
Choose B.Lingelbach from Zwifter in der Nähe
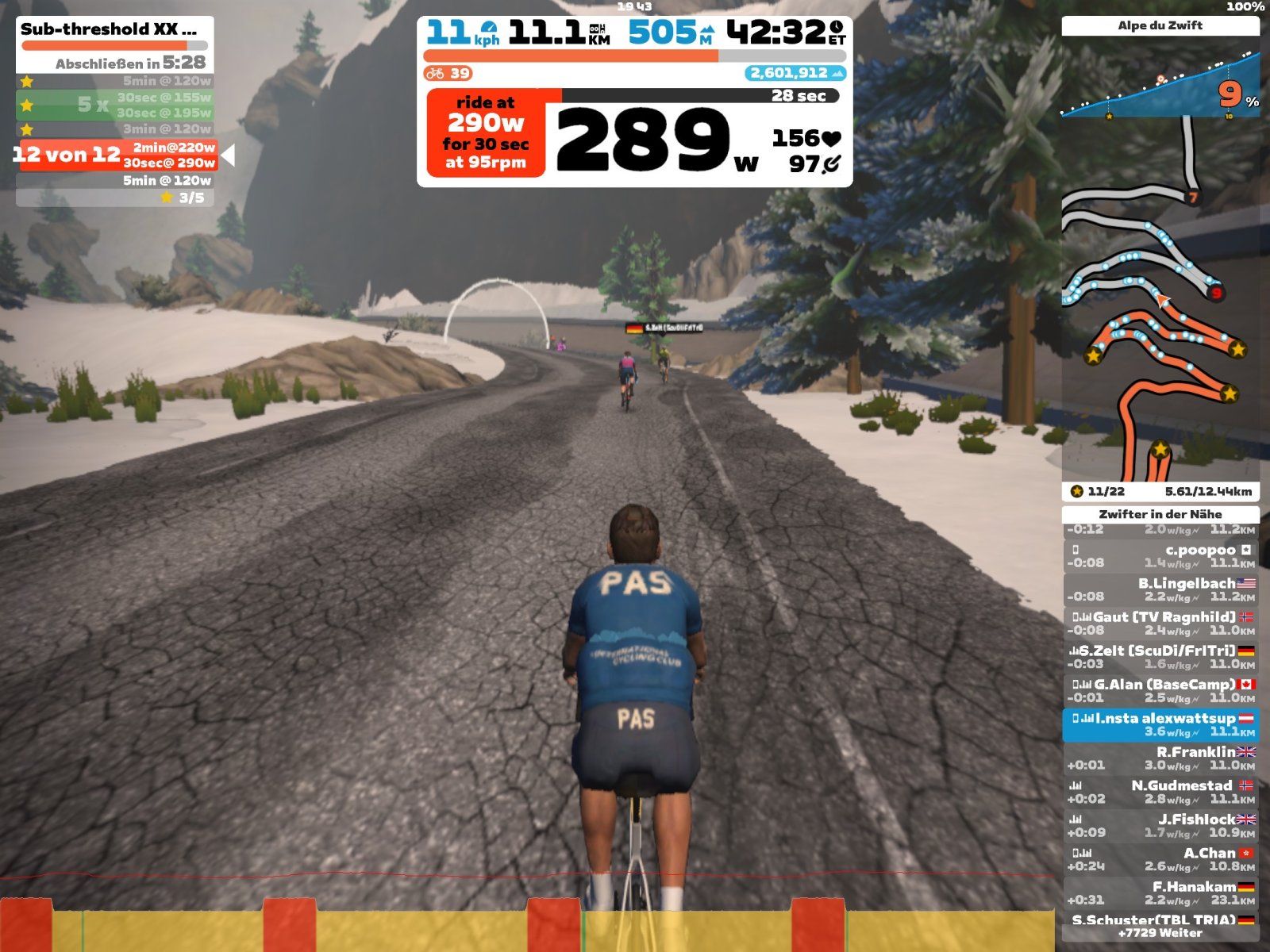click(1160, 589)
